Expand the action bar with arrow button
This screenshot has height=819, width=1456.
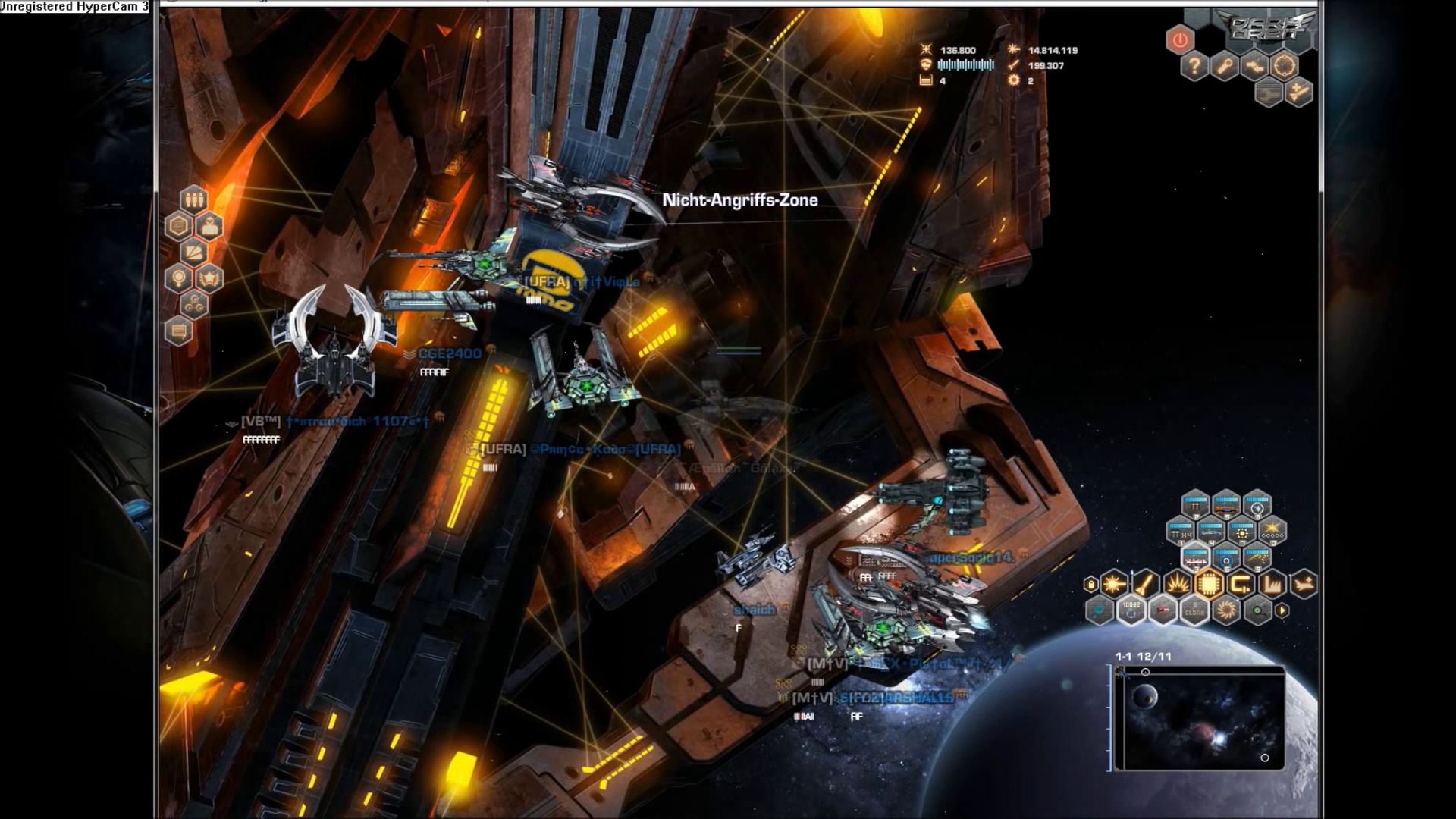click(1282, 610)
